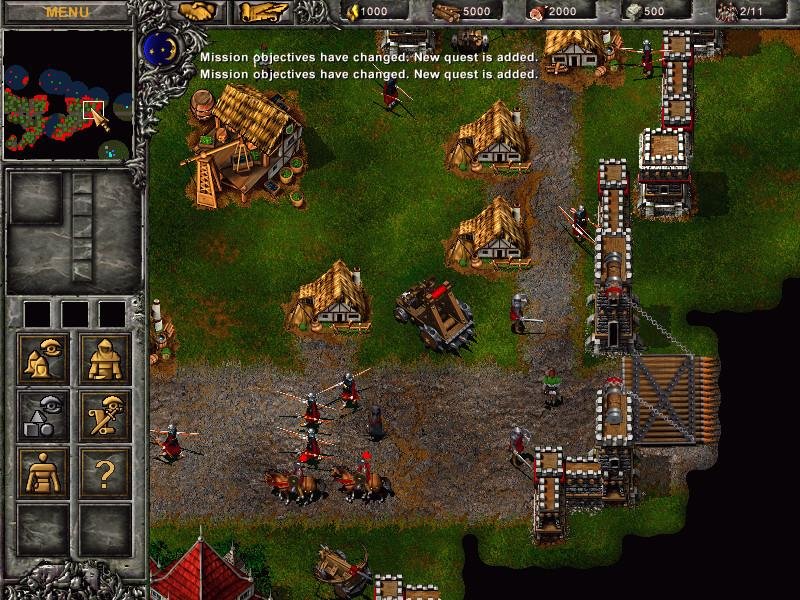Select the grey shapes with eye icon

43,415
